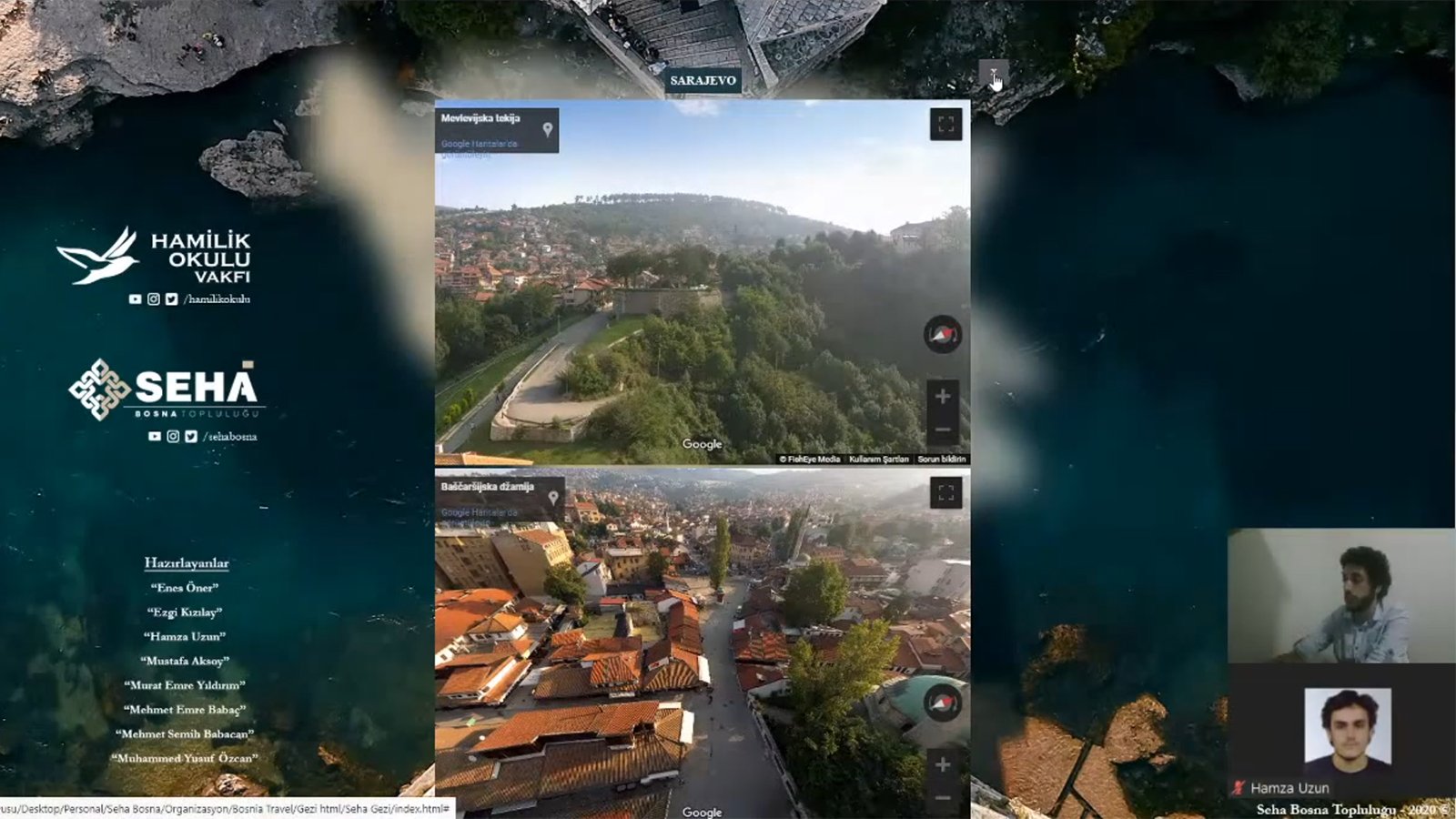Open Hamilik Okulu's YouTube icon
Image resolution: width=1456 pixels, height=819 pixels.
point(135,298)
